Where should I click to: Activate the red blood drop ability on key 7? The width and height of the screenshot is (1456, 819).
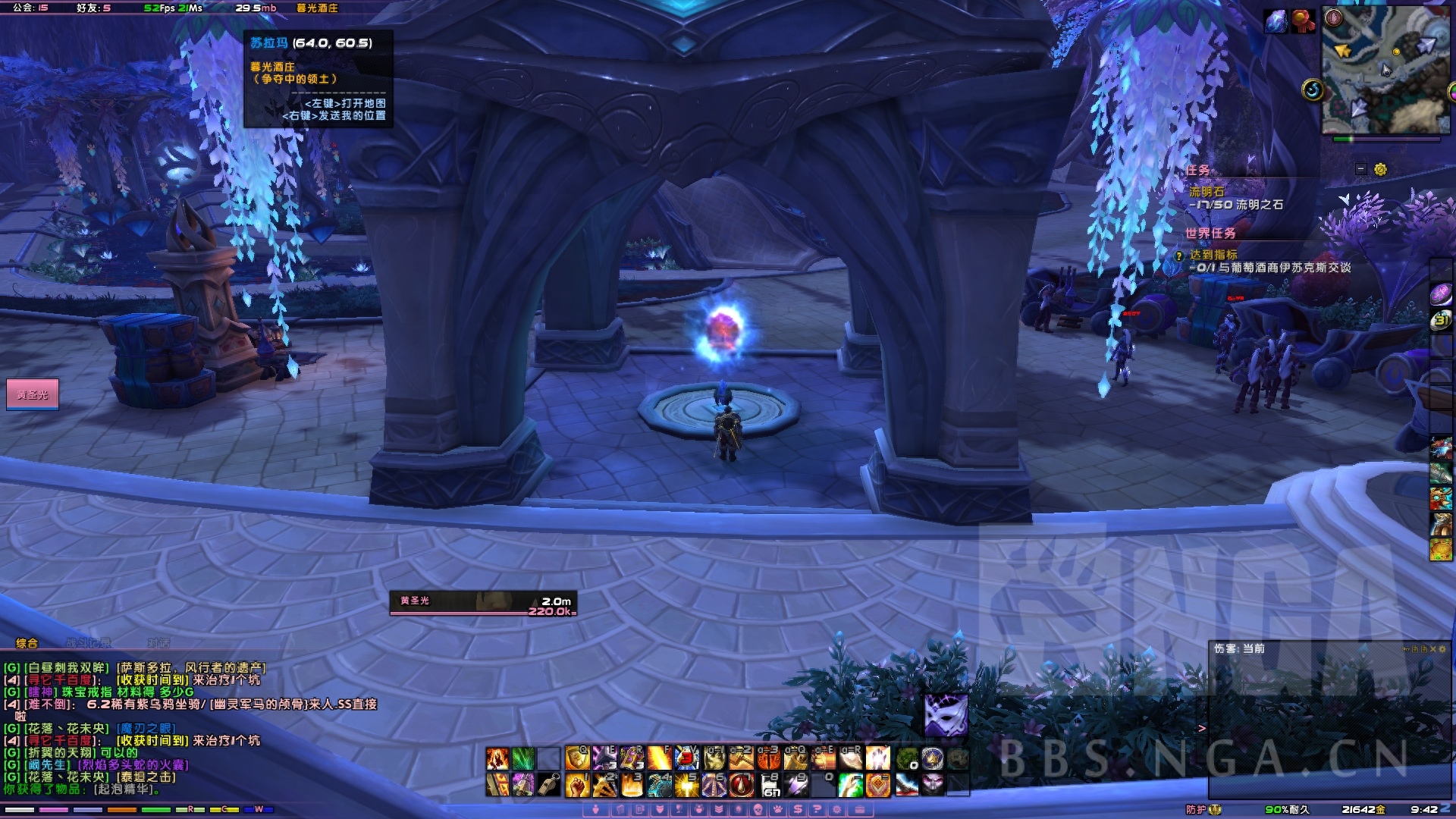pyautogui.click(x=741, y=785)
